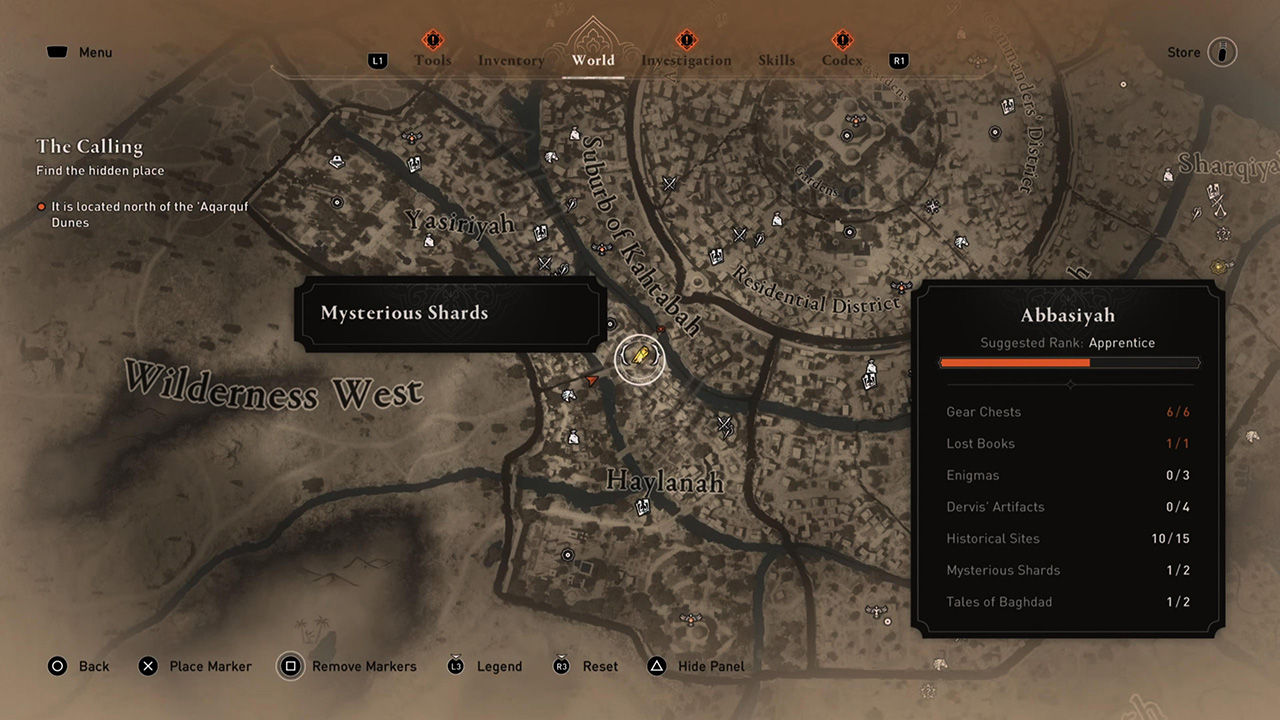Click the Suggested Rank progress bar for Abbasiyah
1280x720 pixels.
pos(1069,363)
